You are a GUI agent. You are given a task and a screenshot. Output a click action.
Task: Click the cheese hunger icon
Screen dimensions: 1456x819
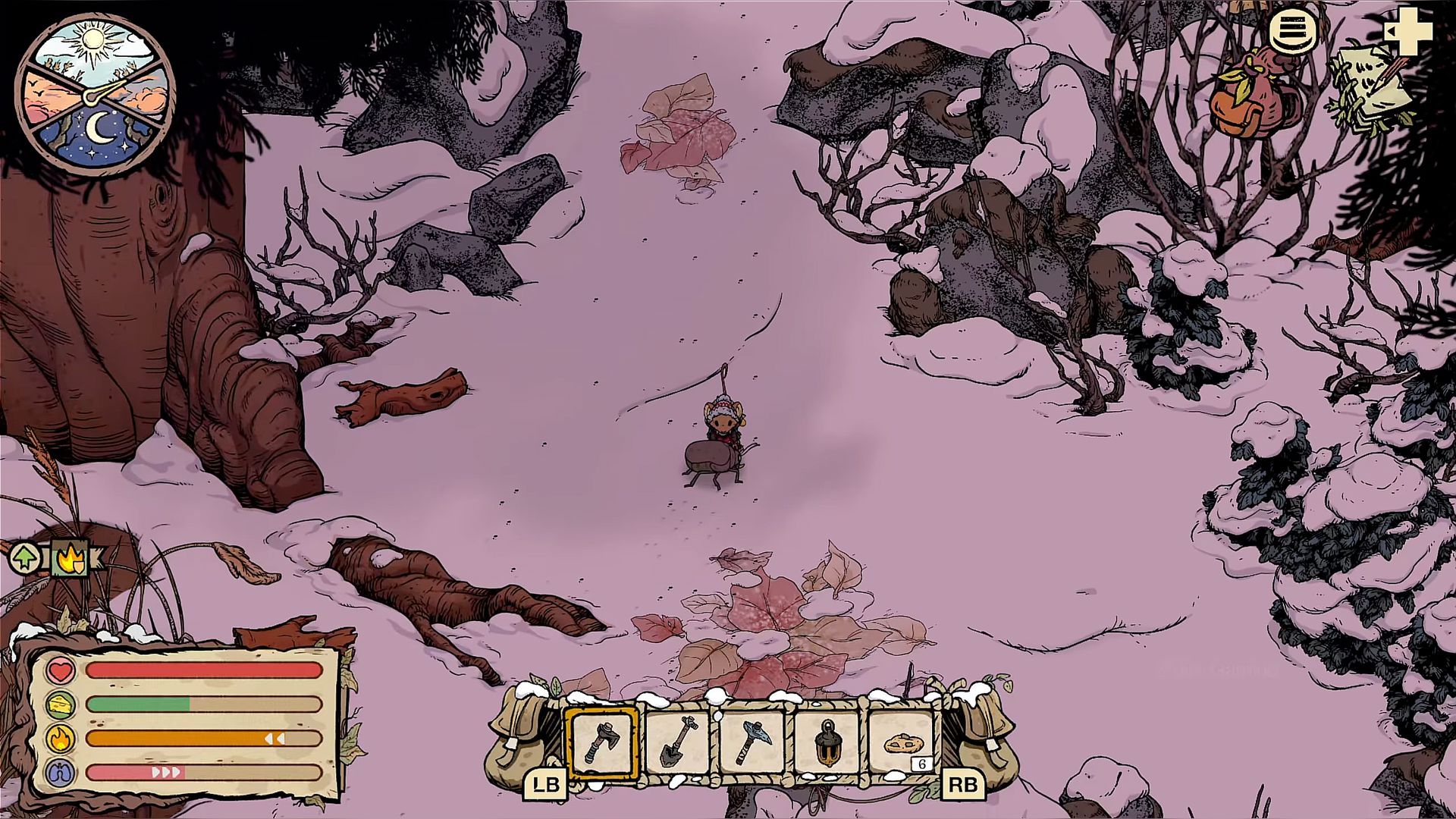tap(61, 704)
